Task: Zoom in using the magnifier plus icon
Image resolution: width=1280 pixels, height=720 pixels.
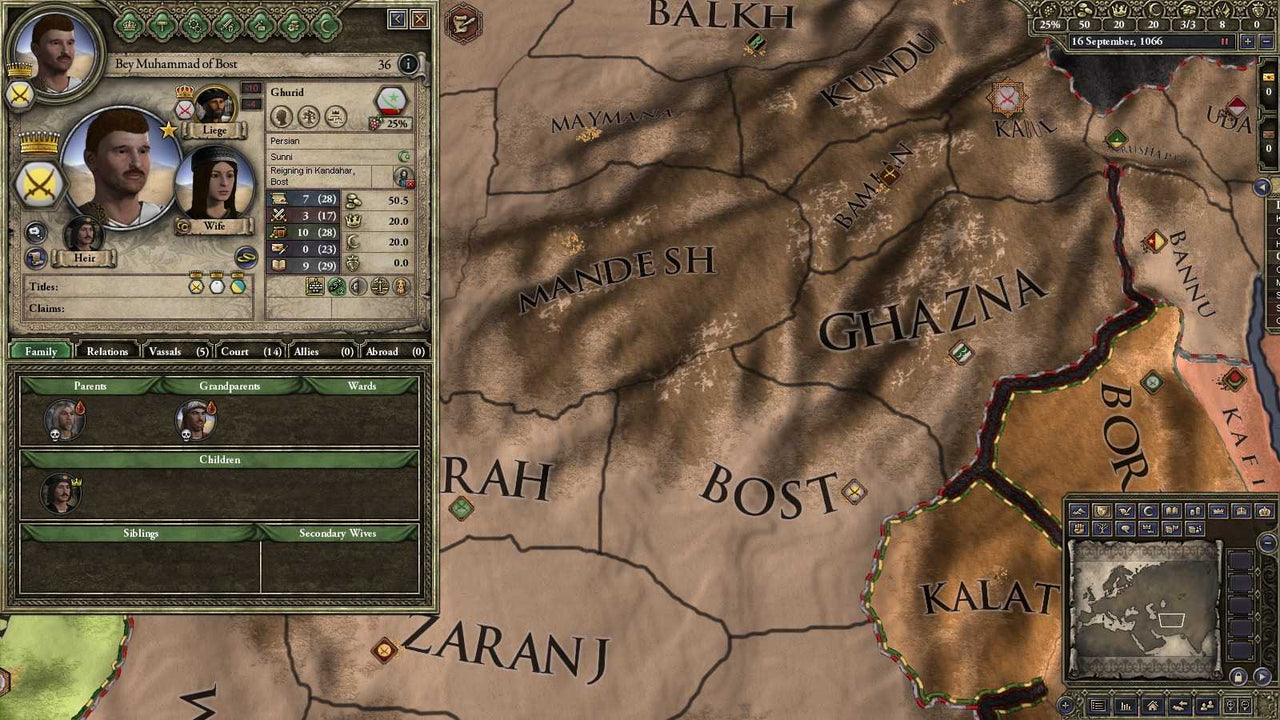Action: click(x=1230, y=704)
